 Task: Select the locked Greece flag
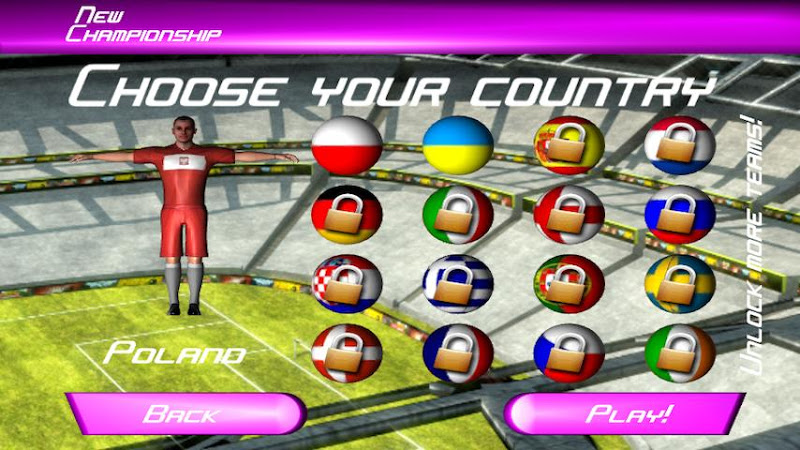coord(457,283)
